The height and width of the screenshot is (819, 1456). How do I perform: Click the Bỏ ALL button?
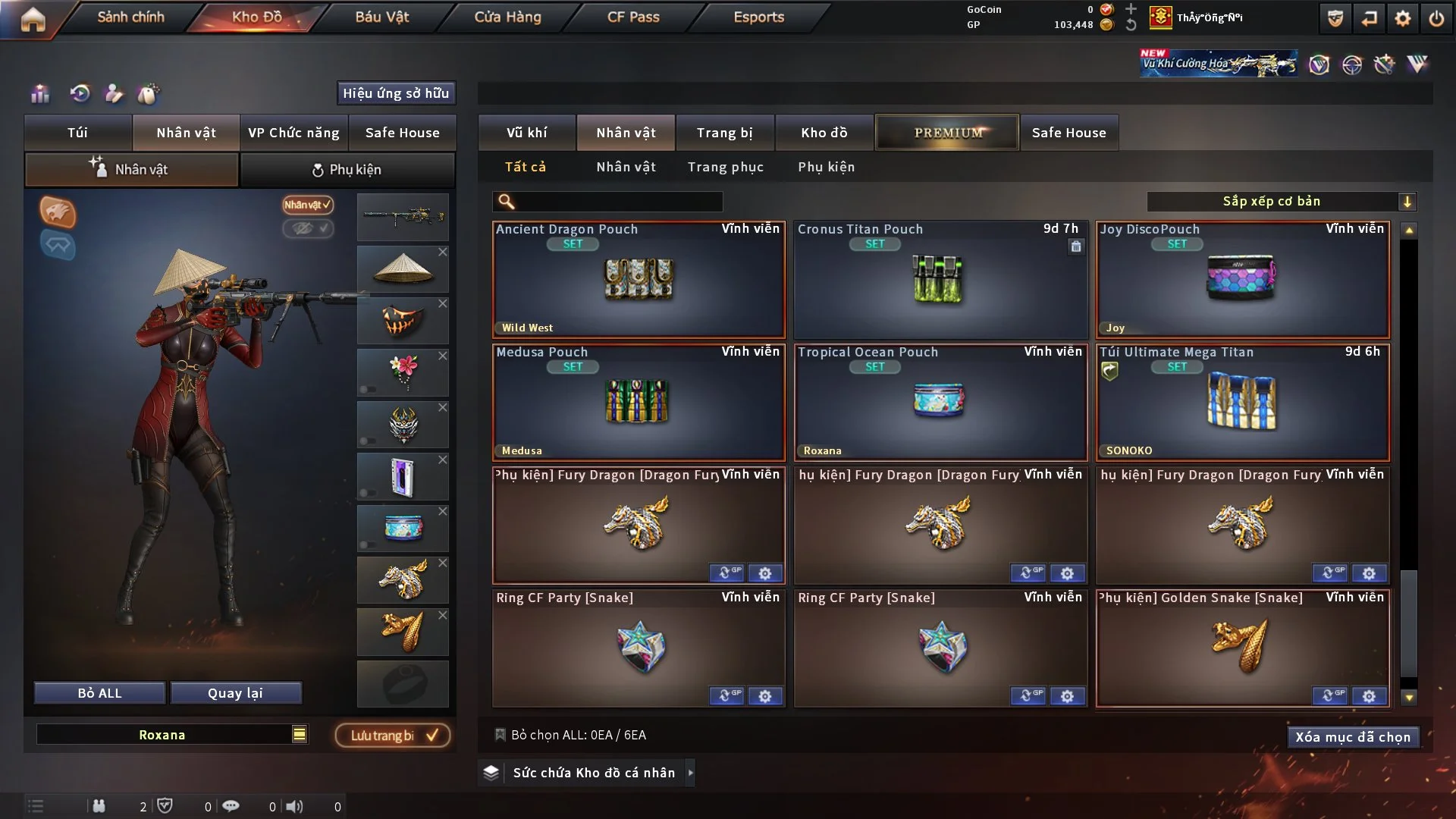pyautogui.click(x=99, y=693)
